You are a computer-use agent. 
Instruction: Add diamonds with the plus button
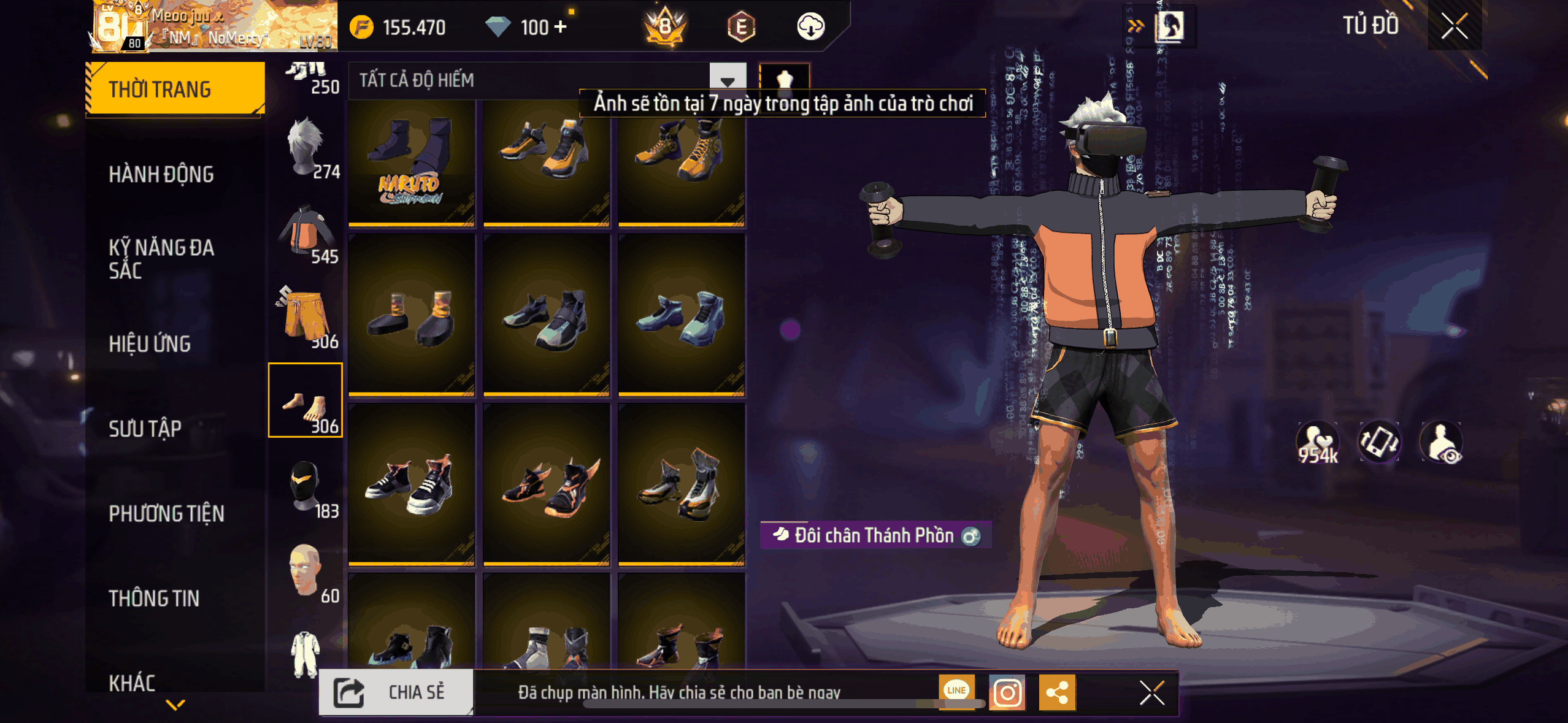point(560,27)
